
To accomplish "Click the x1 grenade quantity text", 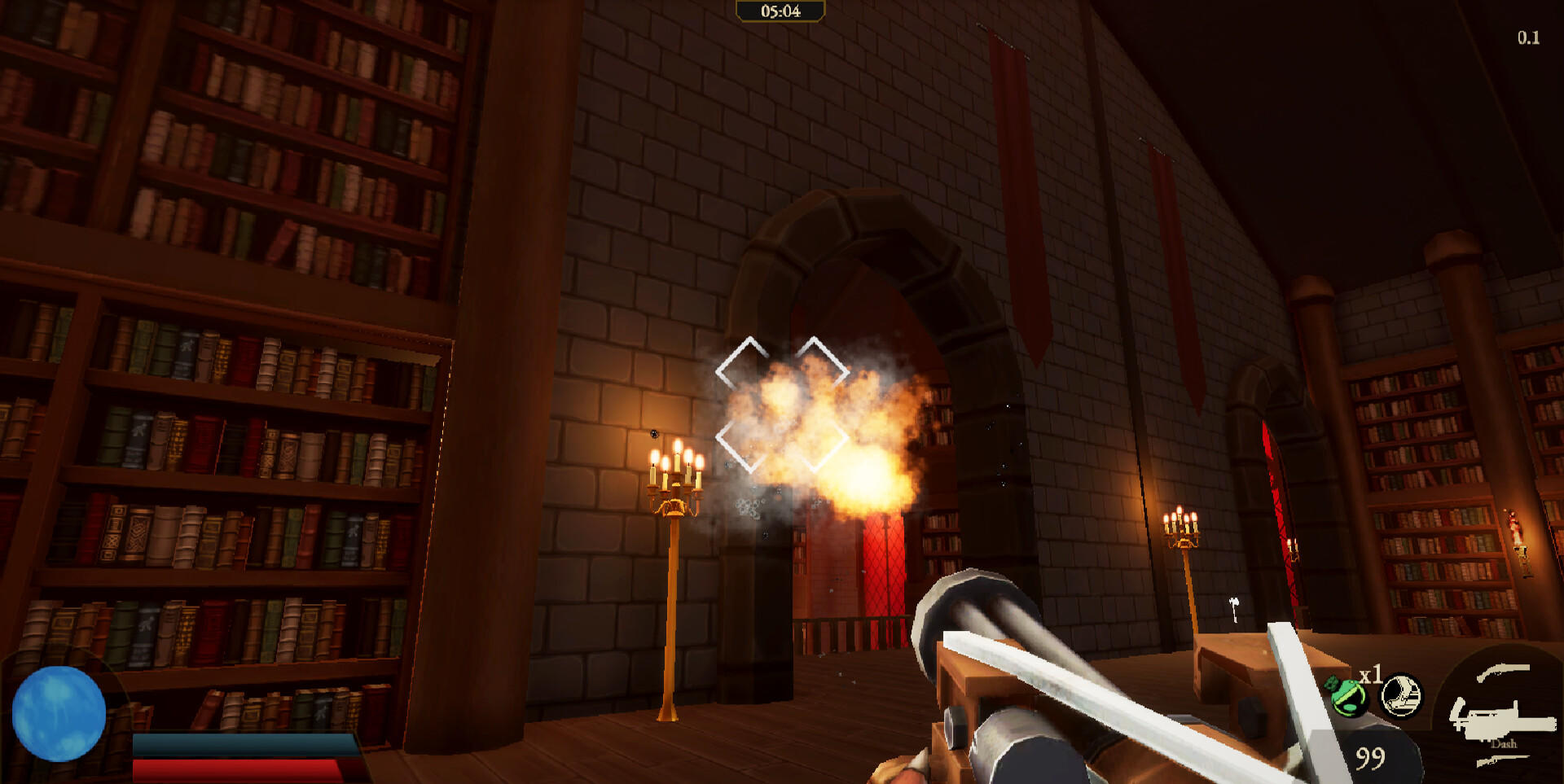I will [x=1372, y=672].
